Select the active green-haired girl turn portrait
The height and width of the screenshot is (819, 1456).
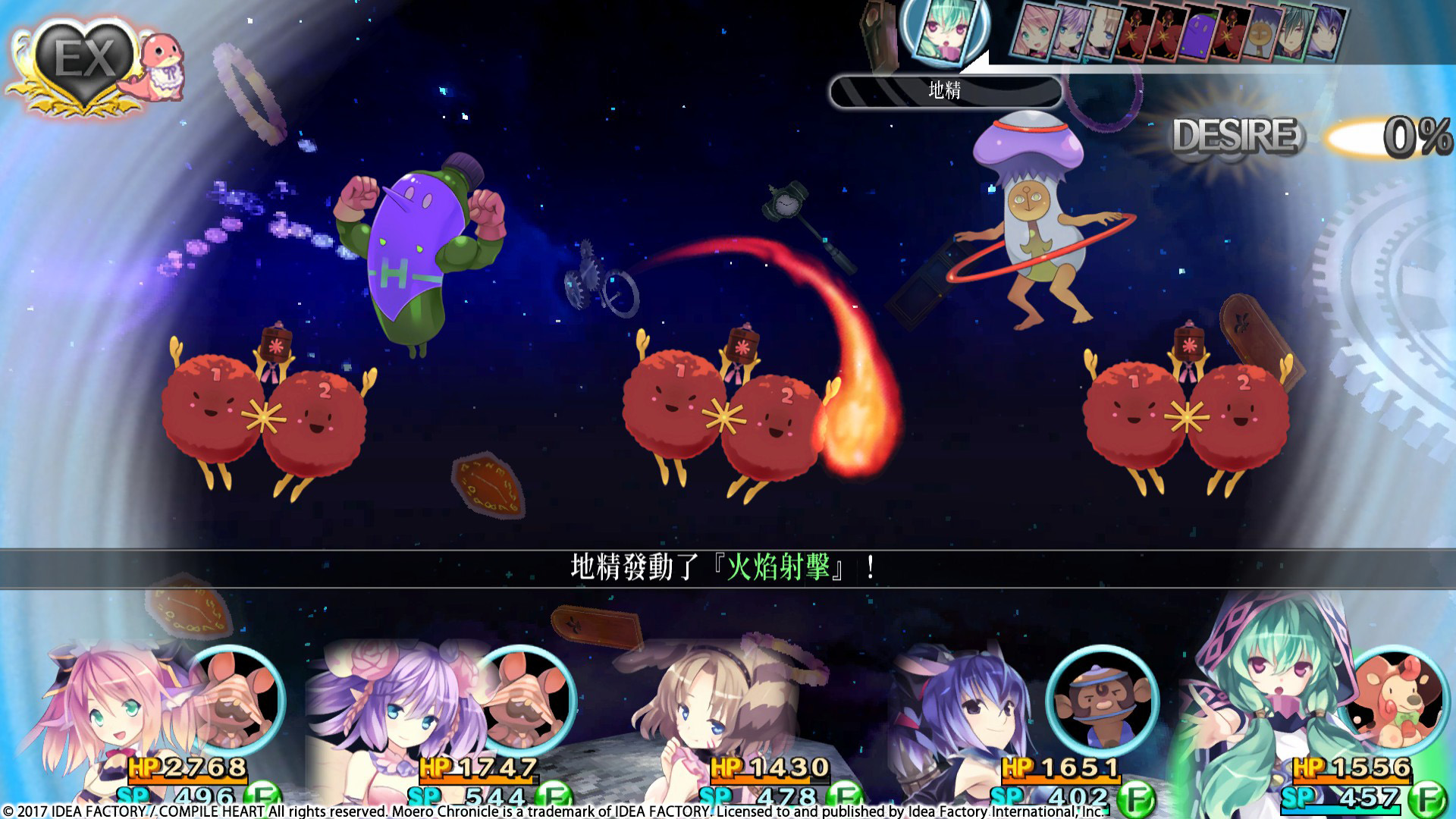944,32
